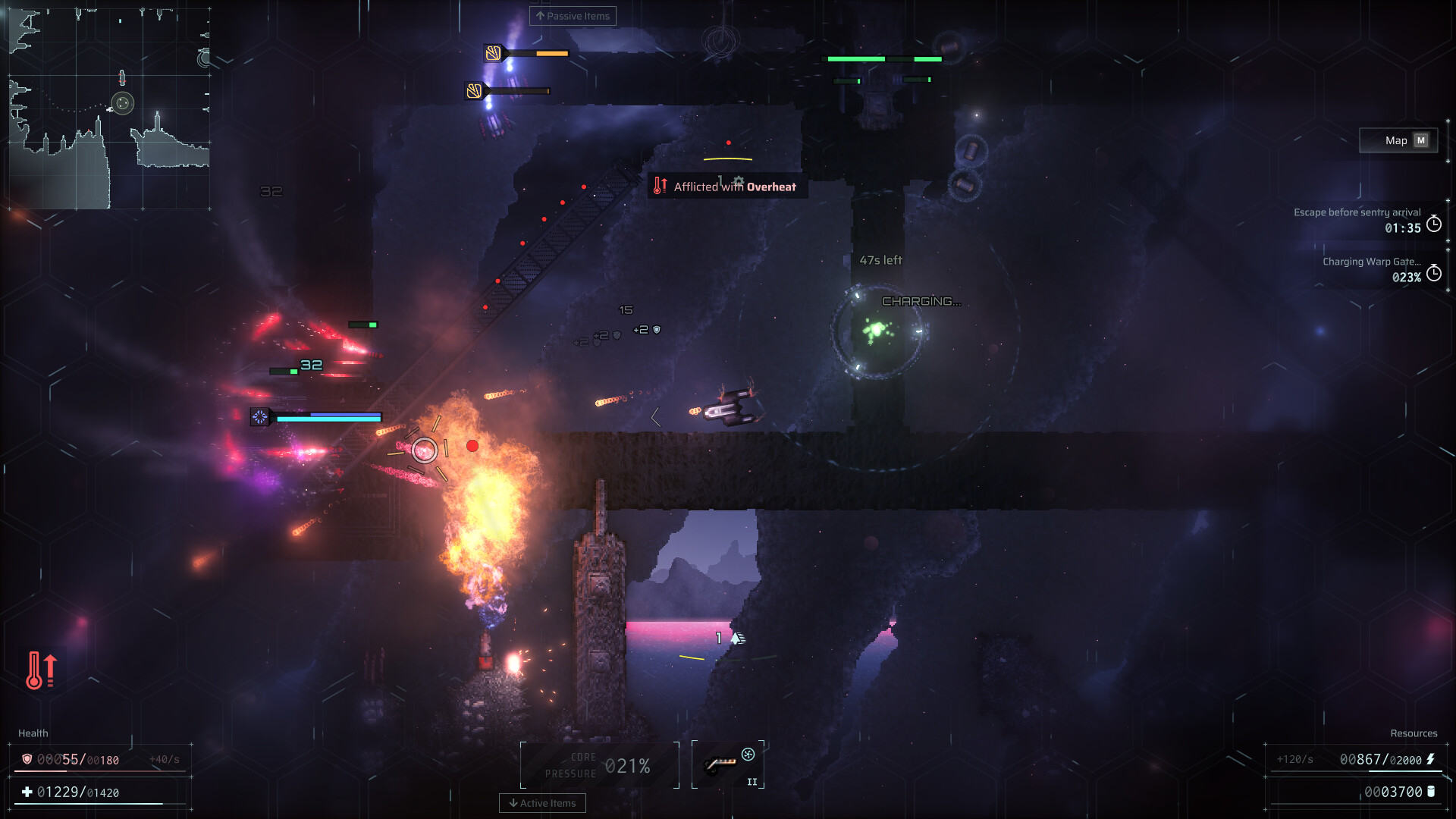The height and width of the screenshot is (819, 1456).
Task: Click the Overheat thermometer icon bottom-left
Action: point(42,670)
